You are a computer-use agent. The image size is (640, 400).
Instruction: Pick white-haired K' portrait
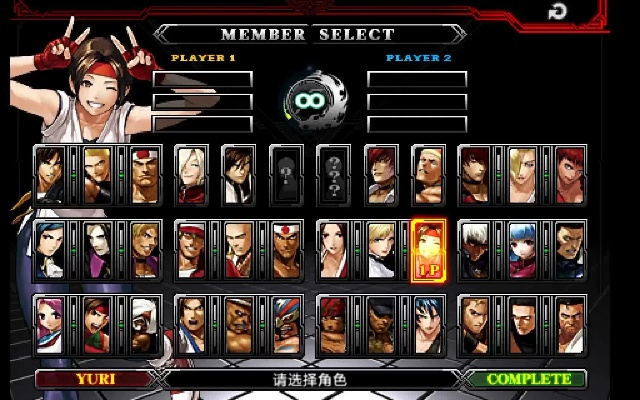point(476,249)
